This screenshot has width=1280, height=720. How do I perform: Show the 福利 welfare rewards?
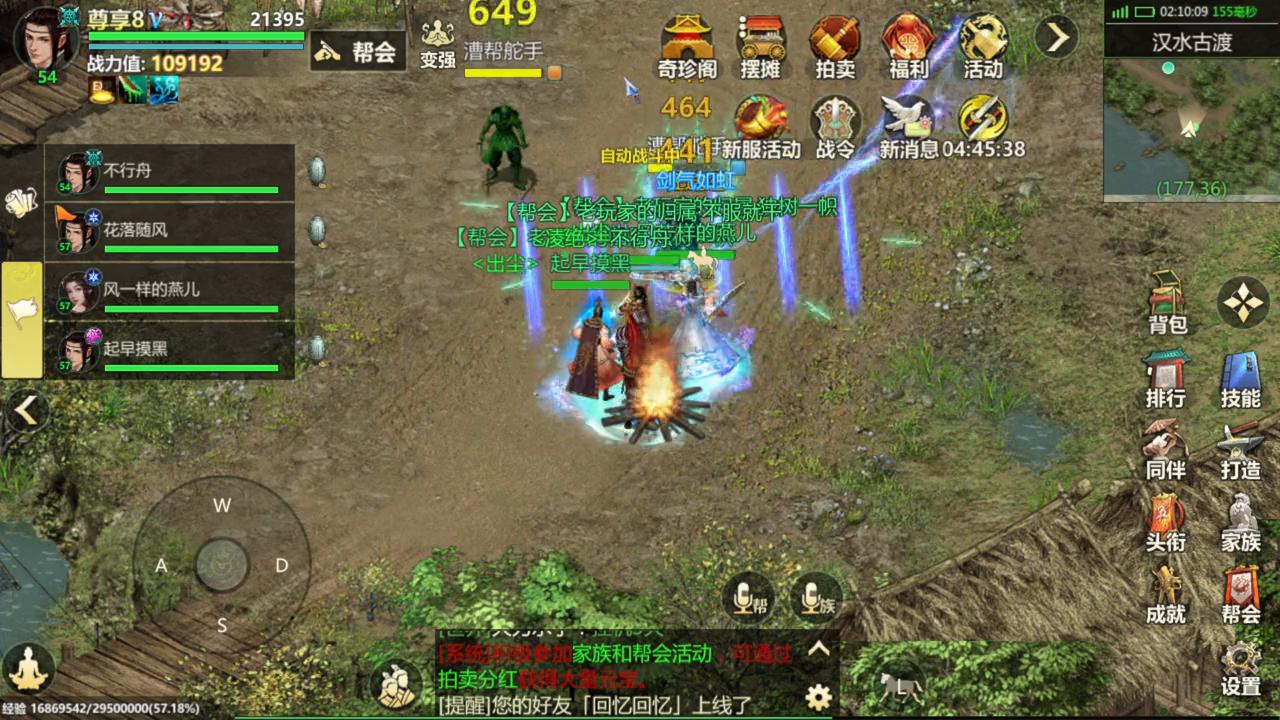click(x=908, y=46)
